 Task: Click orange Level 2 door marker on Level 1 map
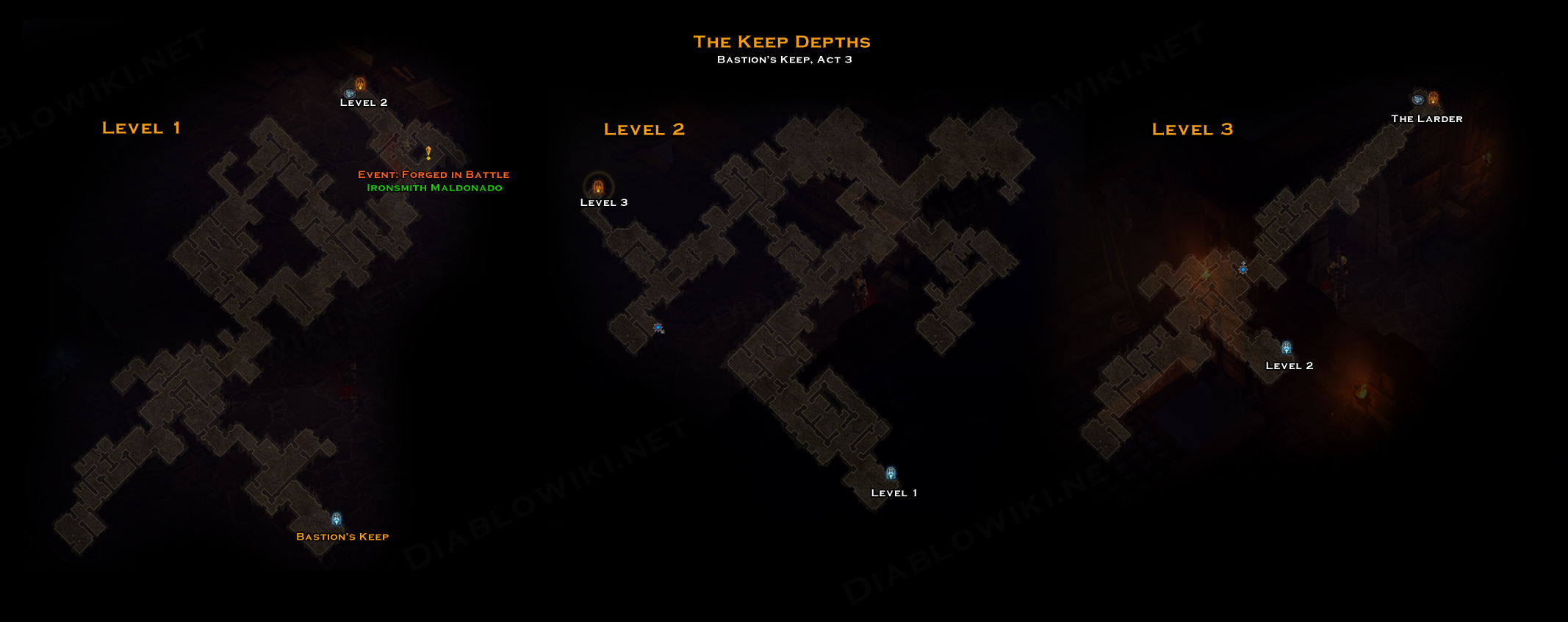(x=360, y=84)
